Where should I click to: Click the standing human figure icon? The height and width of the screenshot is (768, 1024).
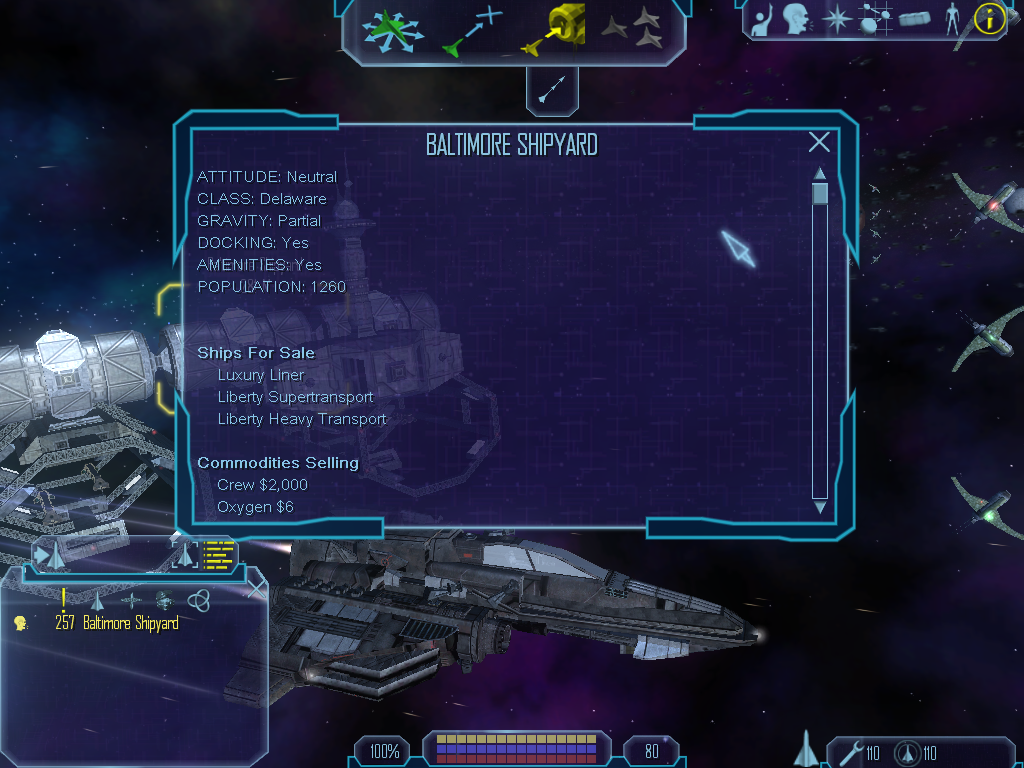click(952, 19)
